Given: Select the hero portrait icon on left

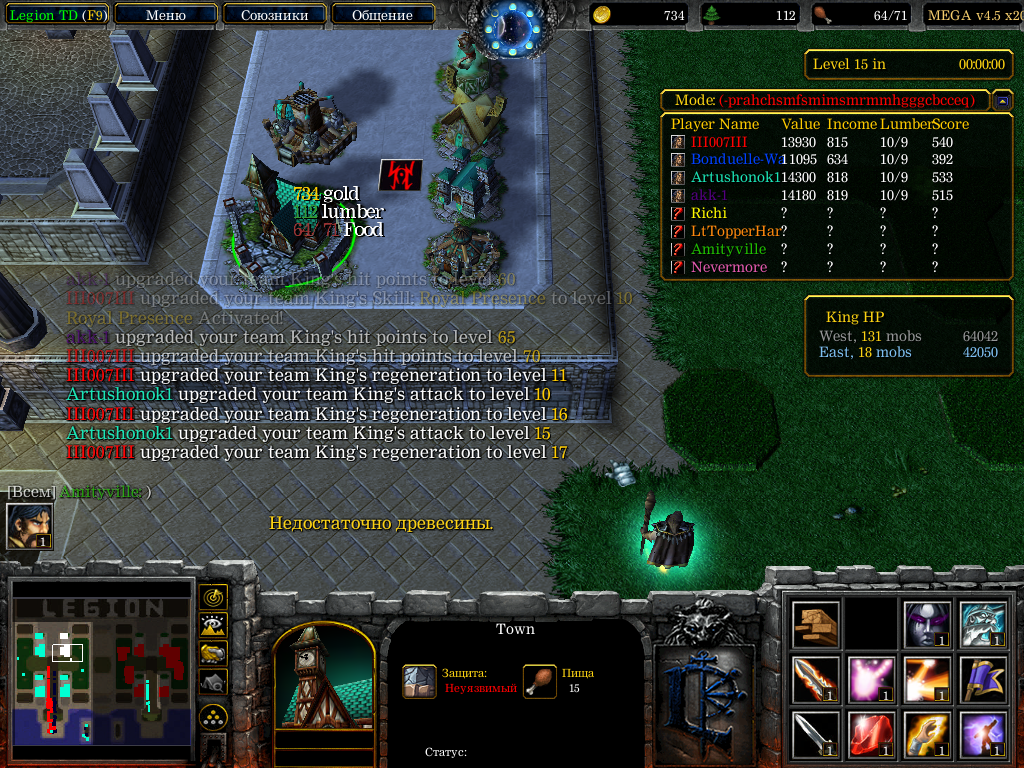Looking at the screenshot, I should [29, 526].
